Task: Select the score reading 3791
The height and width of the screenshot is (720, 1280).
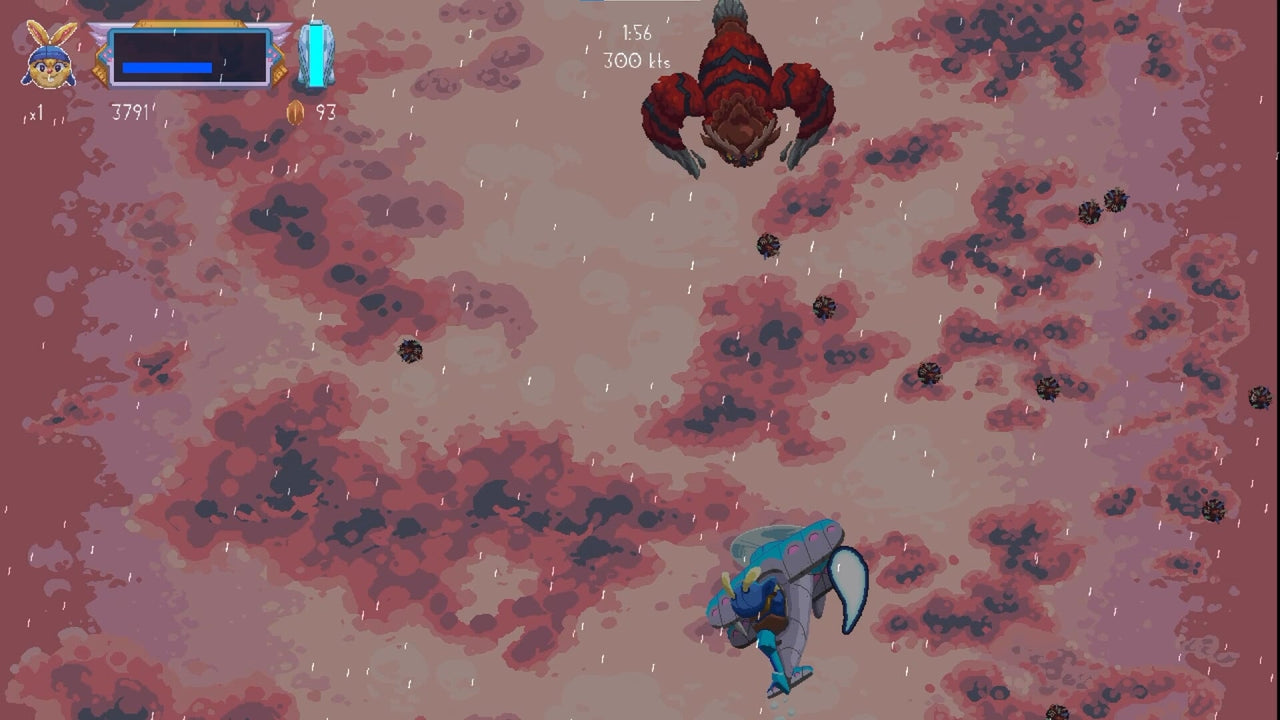Action: point(131,111)
